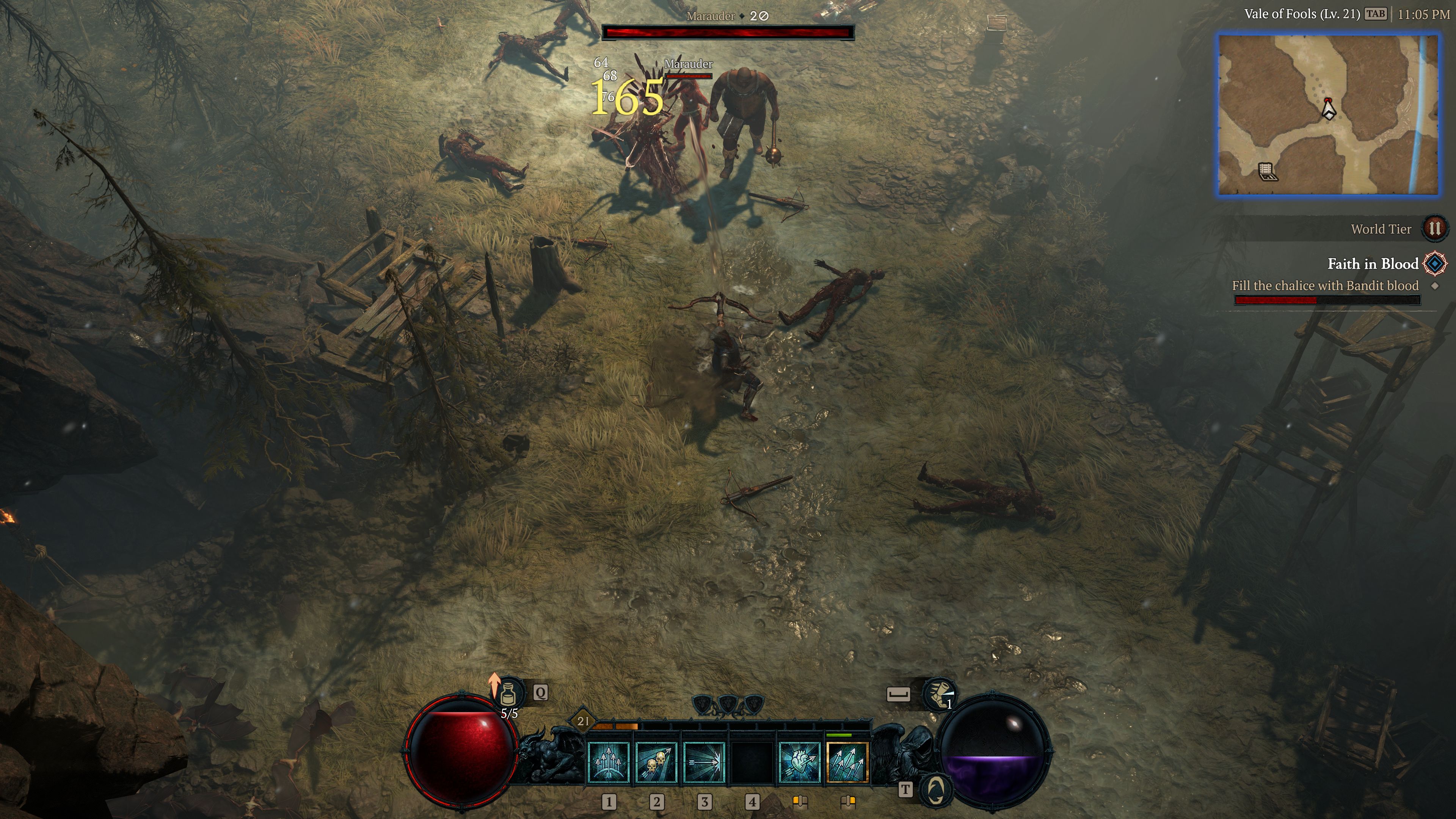
Task: Activate the arrow volley skill in slot 1
Action: pyautogui.click(x=609, y=764)
